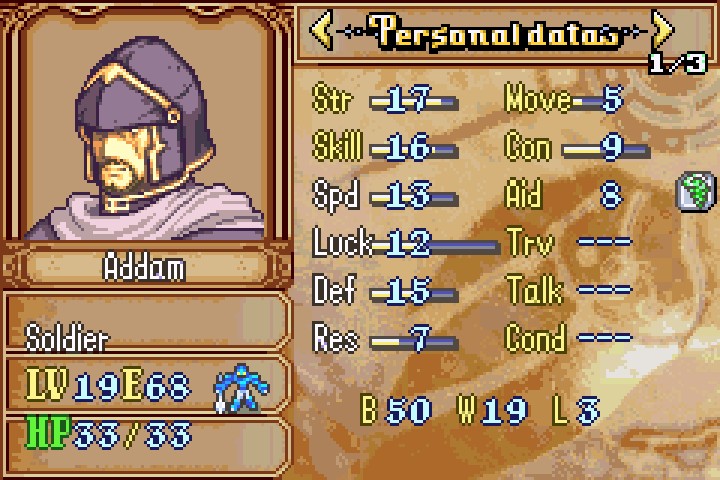Viewport: 720px width, 480px height.
Task: Select the green Aid type icon
Action: point(692,191)
